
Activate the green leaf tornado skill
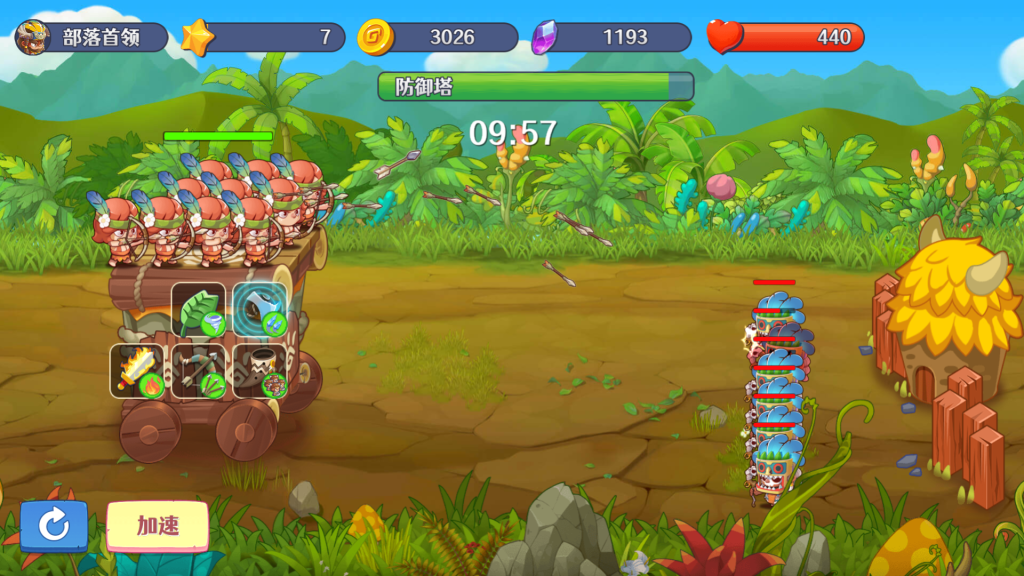coord(199,310)
